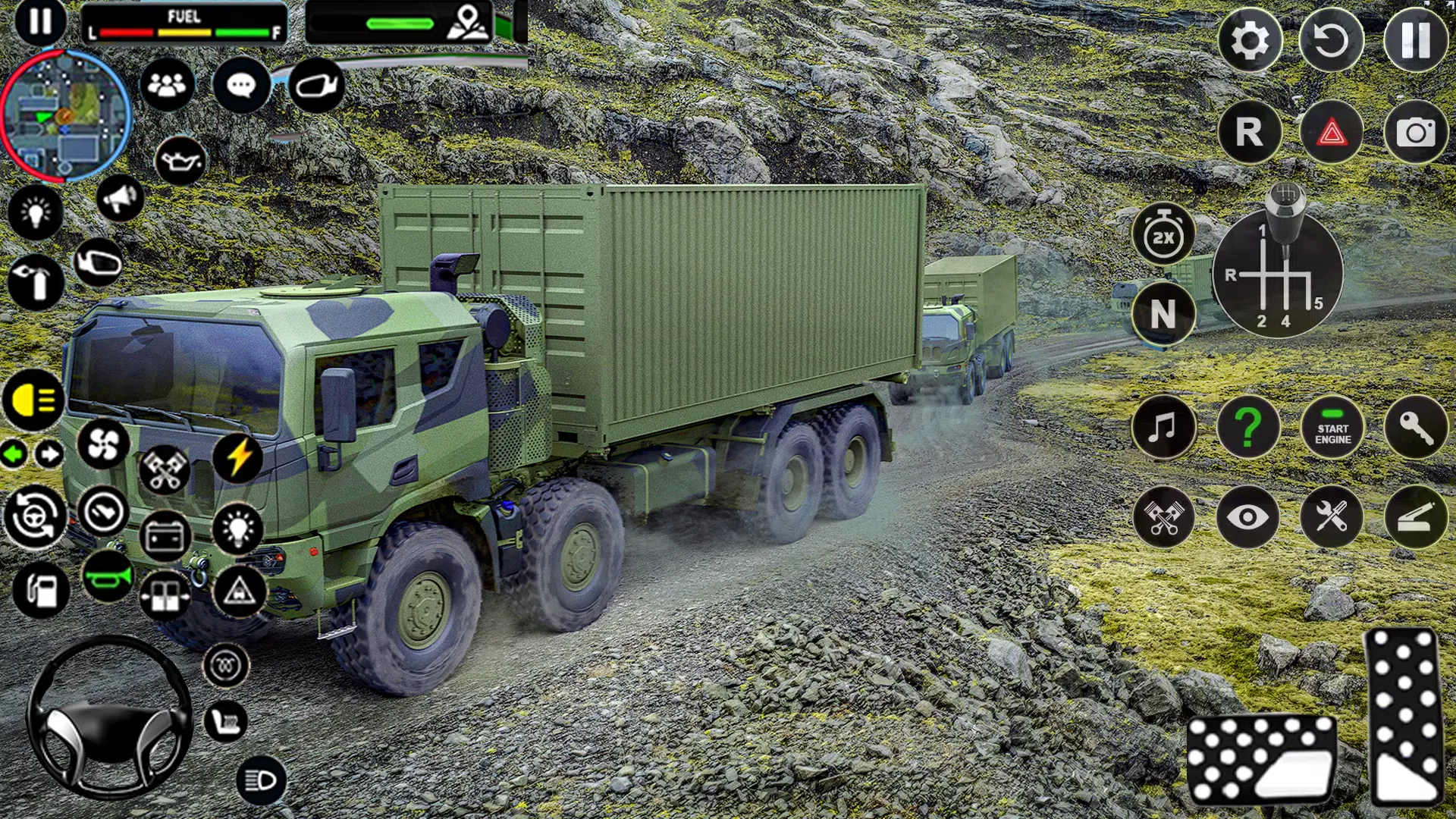This screenshot has height=819, width=1456.
Task: Tap the key ignition icon
Action: (x=1415, y=429)
